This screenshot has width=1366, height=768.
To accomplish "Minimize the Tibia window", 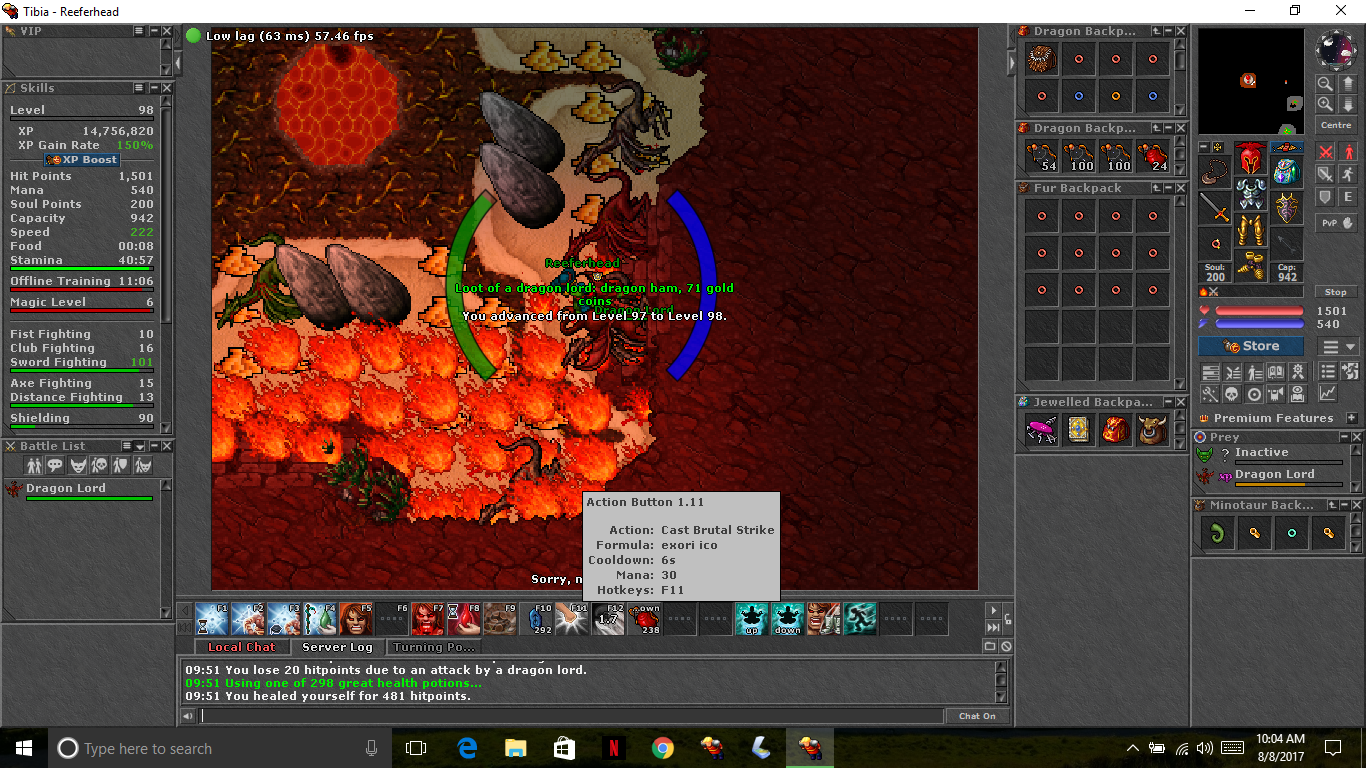I will click(1250, 10).
